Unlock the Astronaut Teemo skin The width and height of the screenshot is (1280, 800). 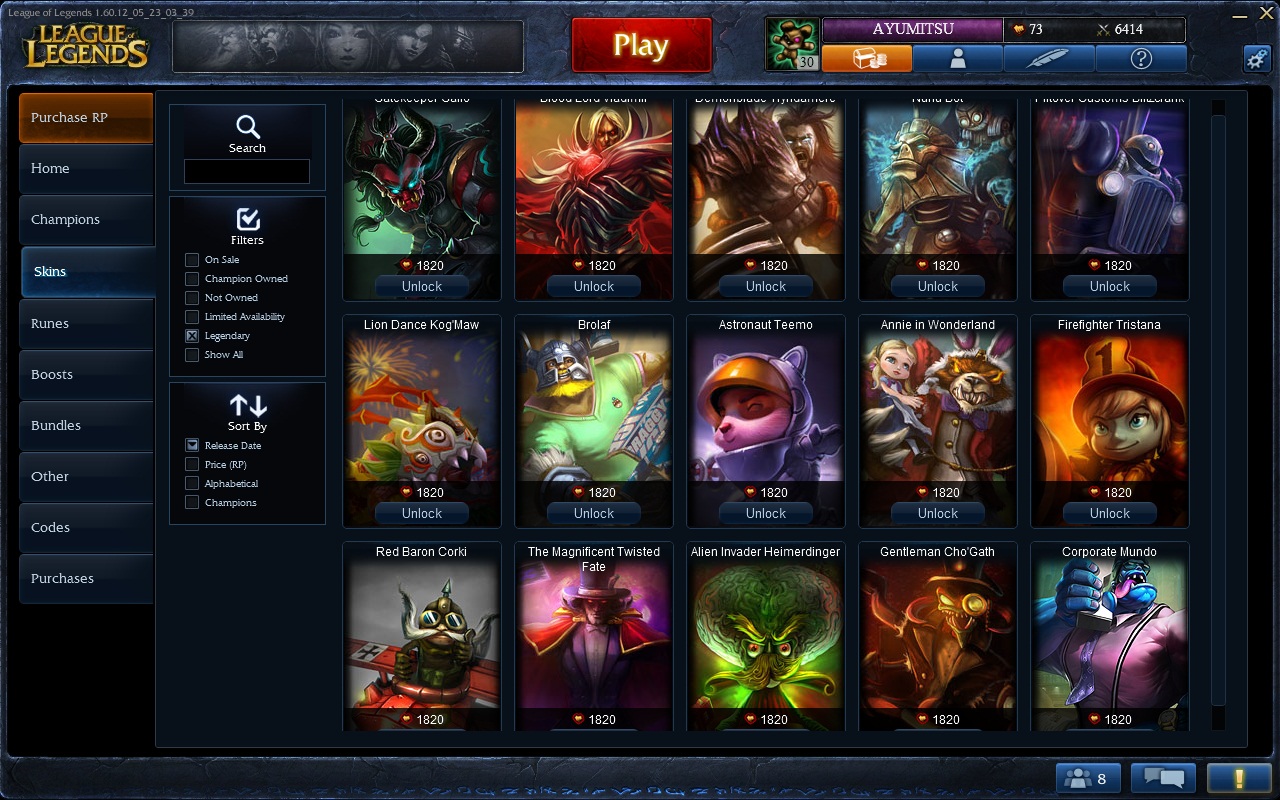(766, 513)
